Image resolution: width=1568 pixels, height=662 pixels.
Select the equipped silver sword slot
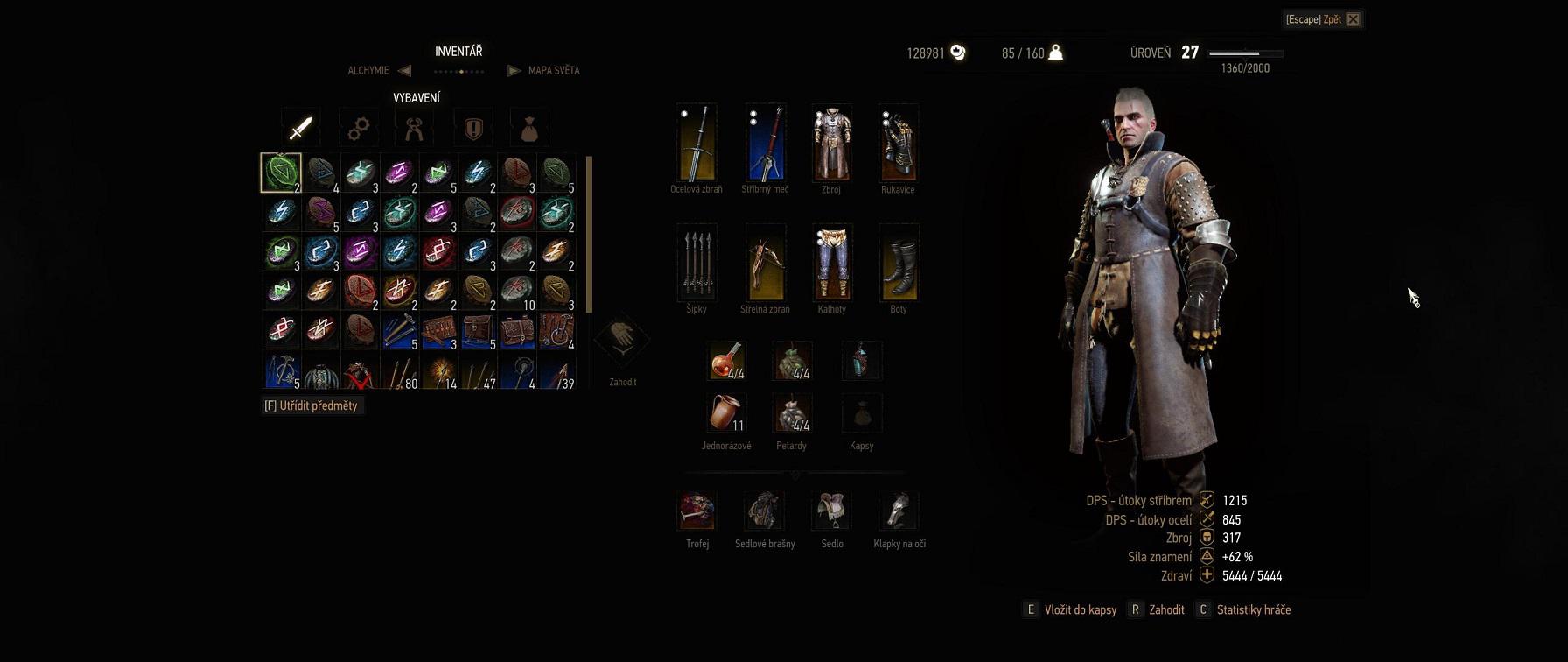coord(765,143)
